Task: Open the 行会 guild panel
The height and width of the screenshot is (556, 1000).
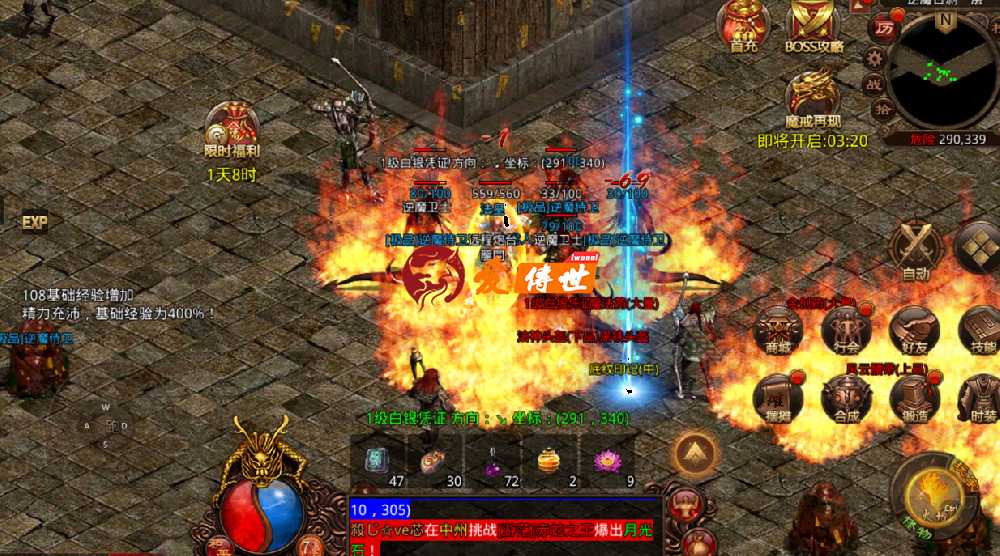Action: pyautogui.click(x=847, y=328)
